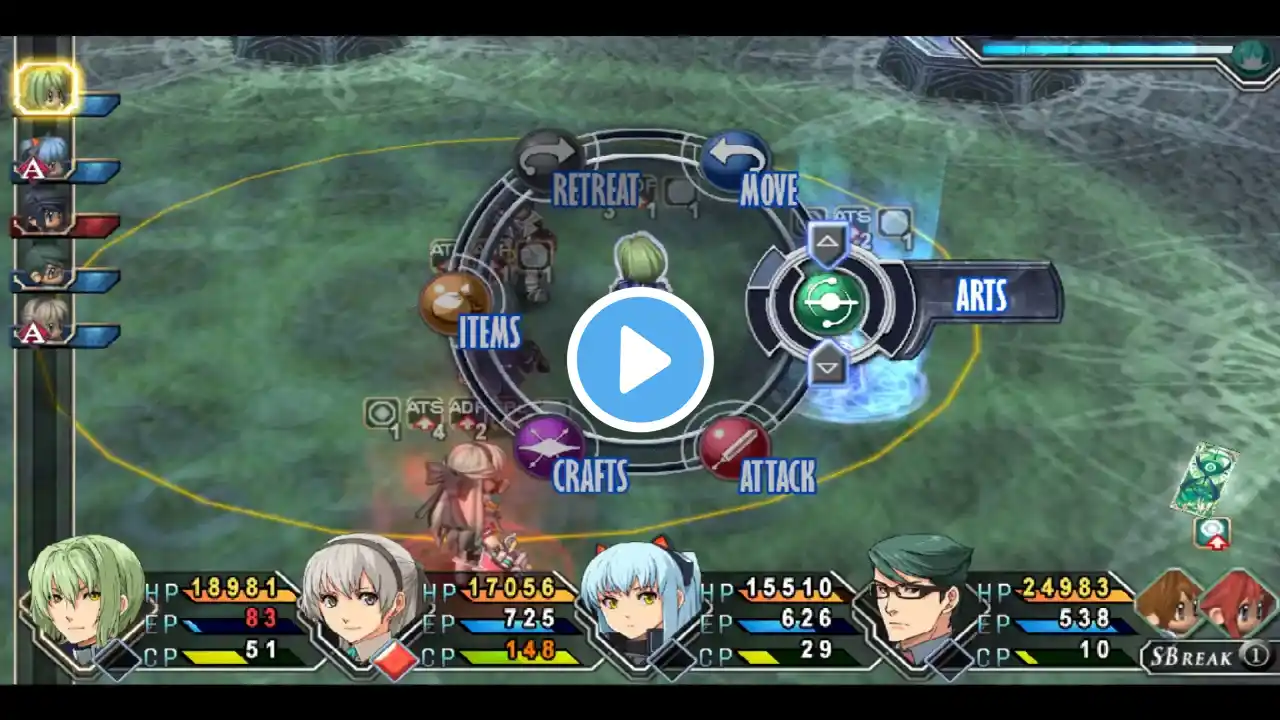Click the up arrow above Arts icon
This screenshot has height=720, width=1280.
click(828, 241)
